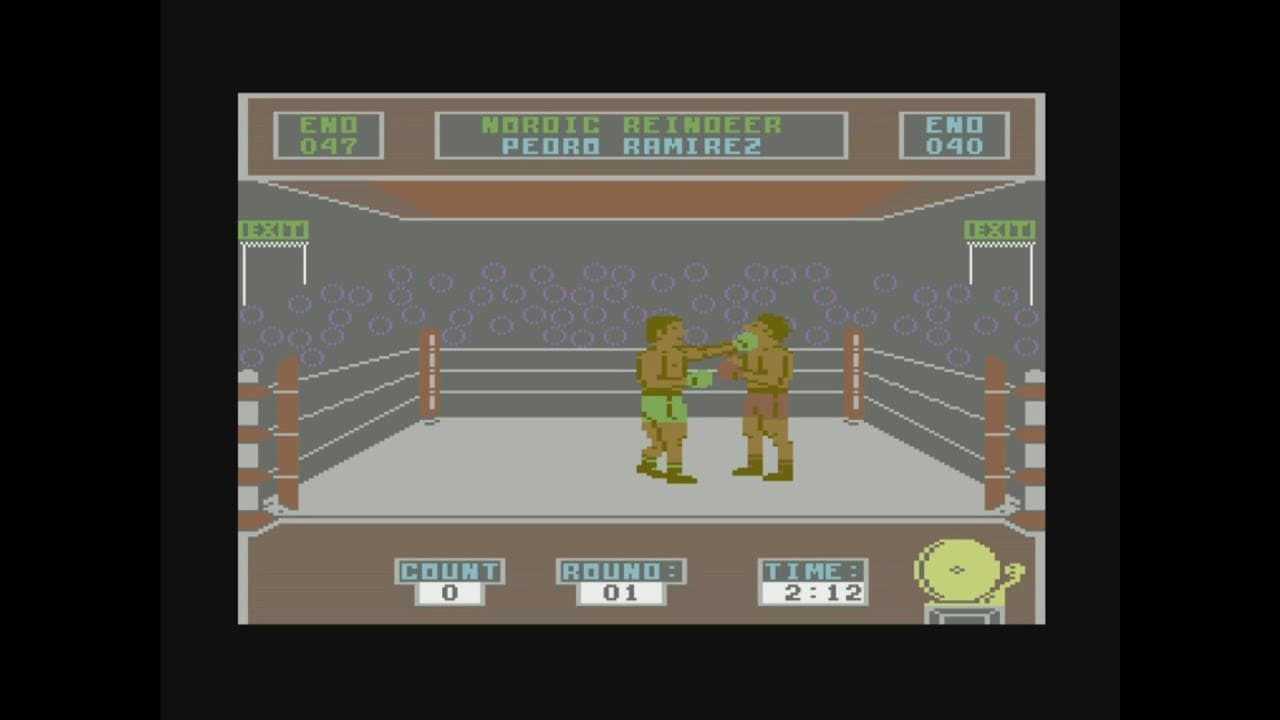Click the END 040 scoreboard on the right
1280x720 pixels.
(x=955, y=137)
